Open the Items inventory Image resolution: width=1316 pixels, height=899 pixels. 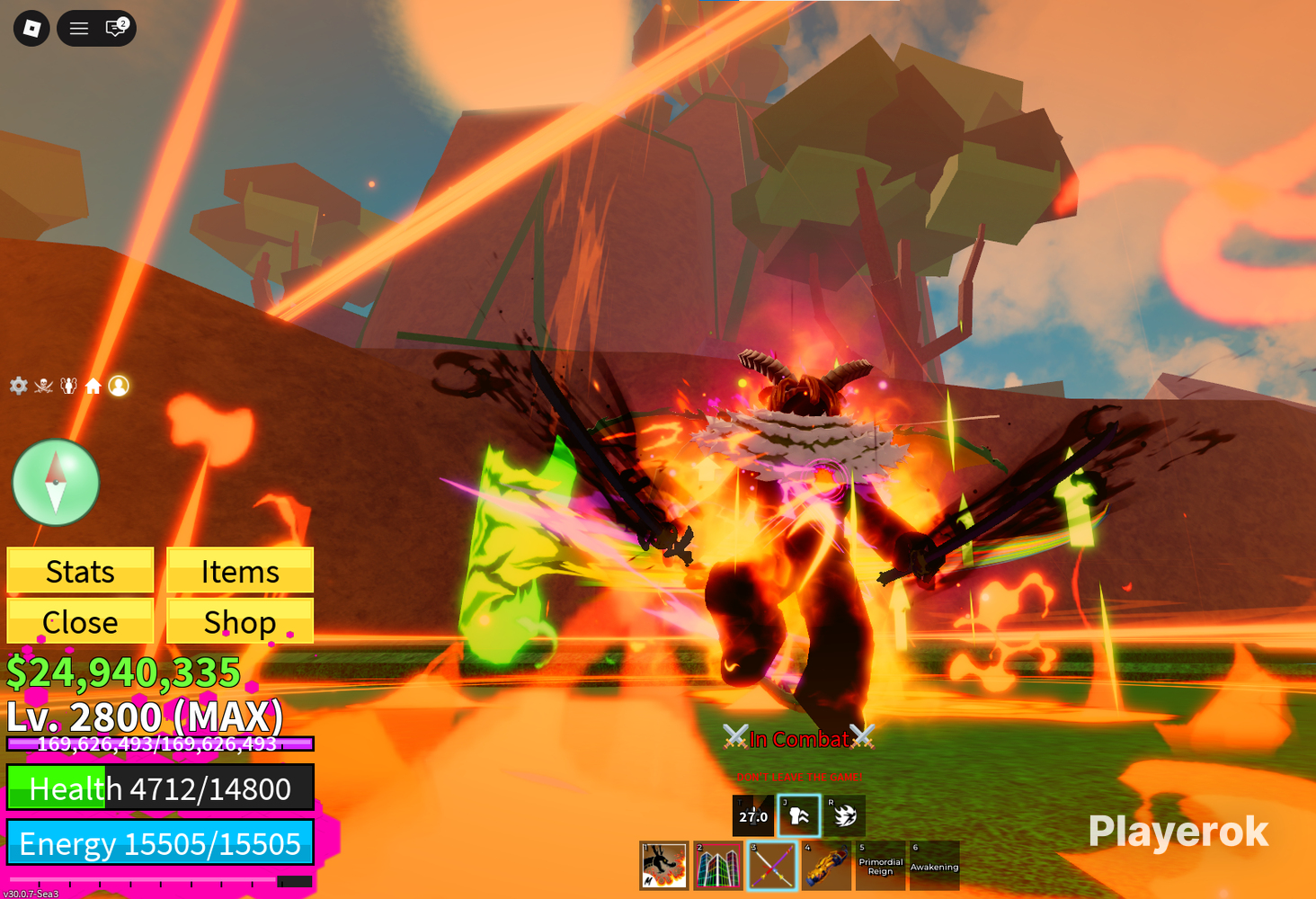pyautogui.click(x=240, y=571)
